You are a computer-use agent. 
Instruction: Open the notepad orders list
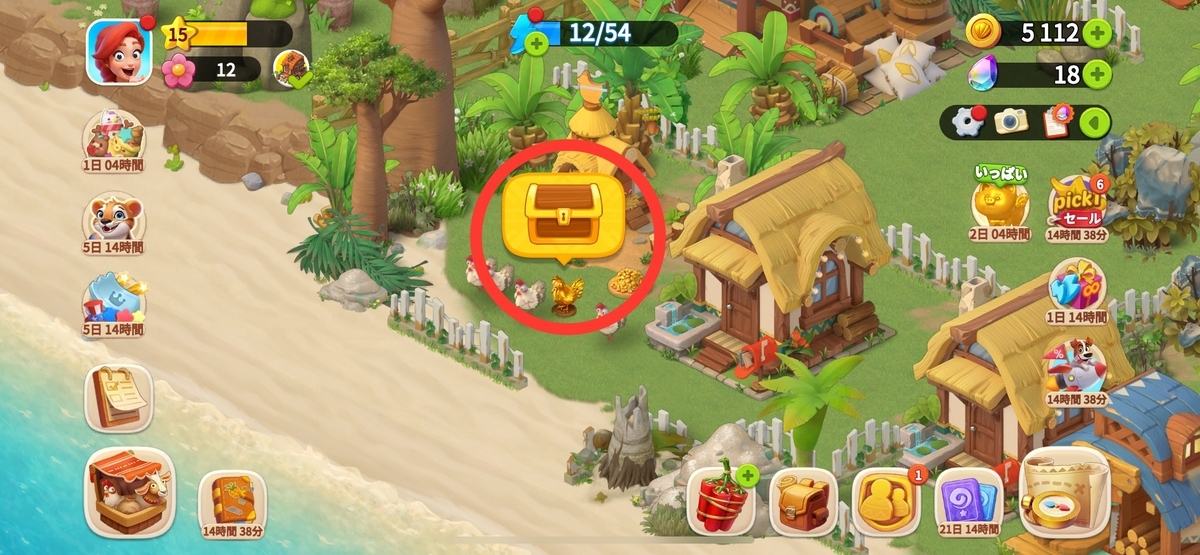(118, 397)
